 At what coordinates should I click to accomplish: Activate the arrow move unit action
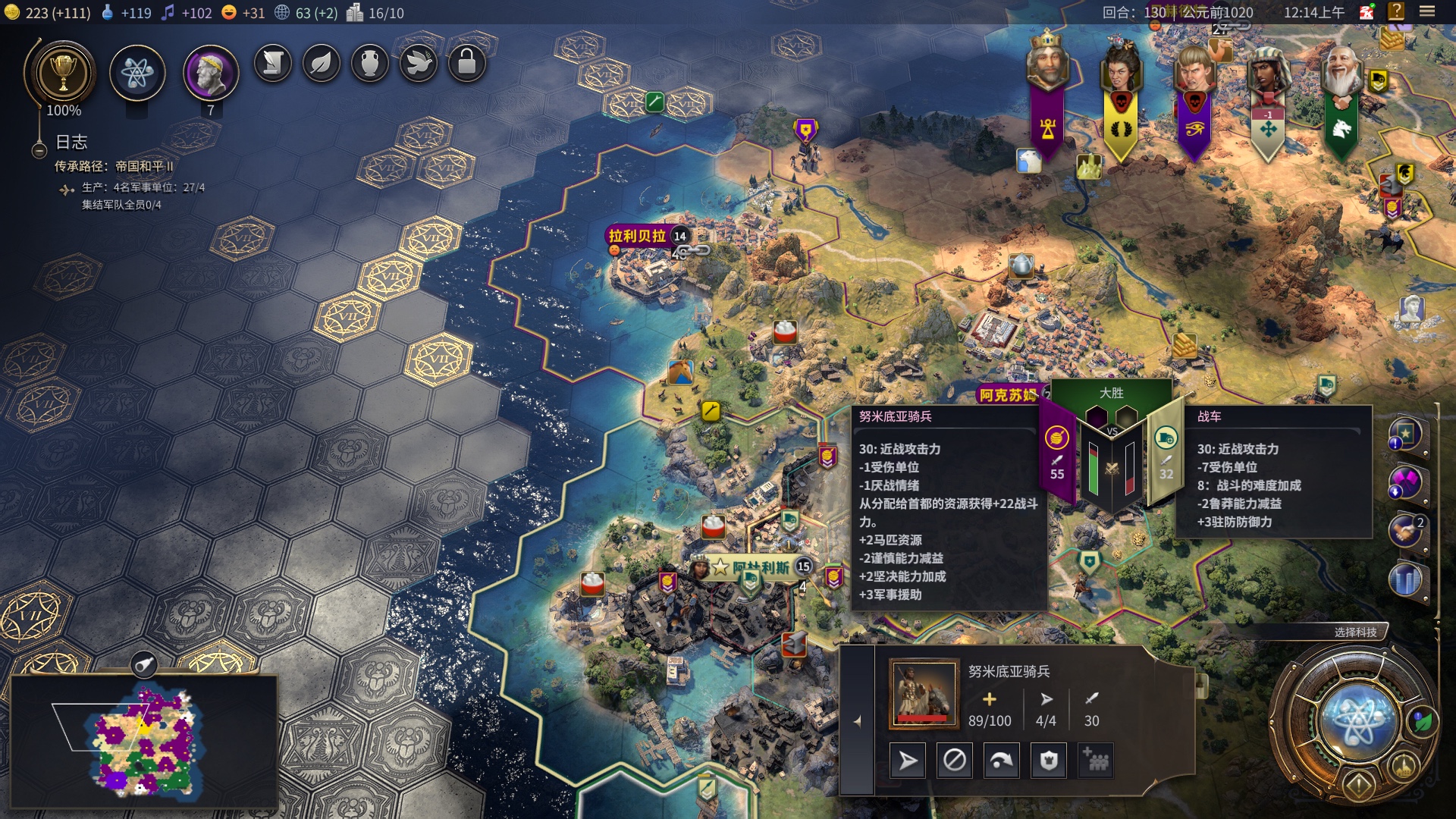pyautogui.click(x=908, y=760)
